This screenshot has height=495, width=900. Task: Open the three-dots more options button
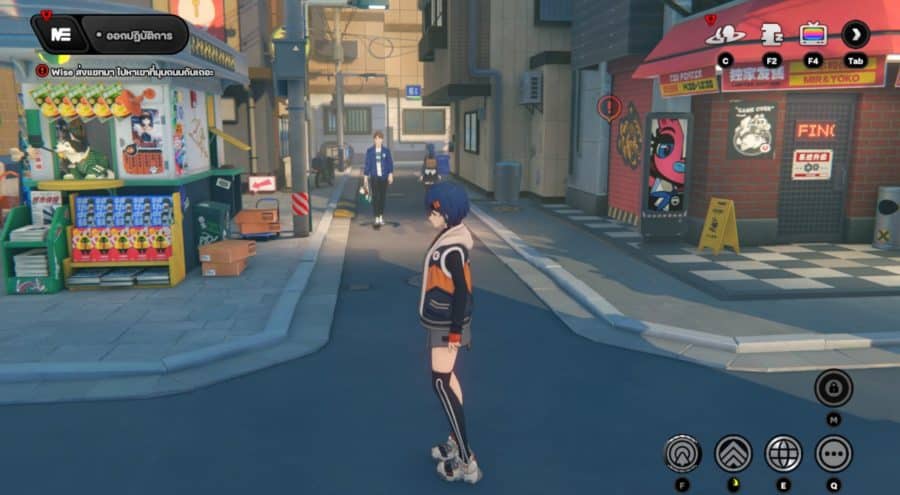point(833,453)
